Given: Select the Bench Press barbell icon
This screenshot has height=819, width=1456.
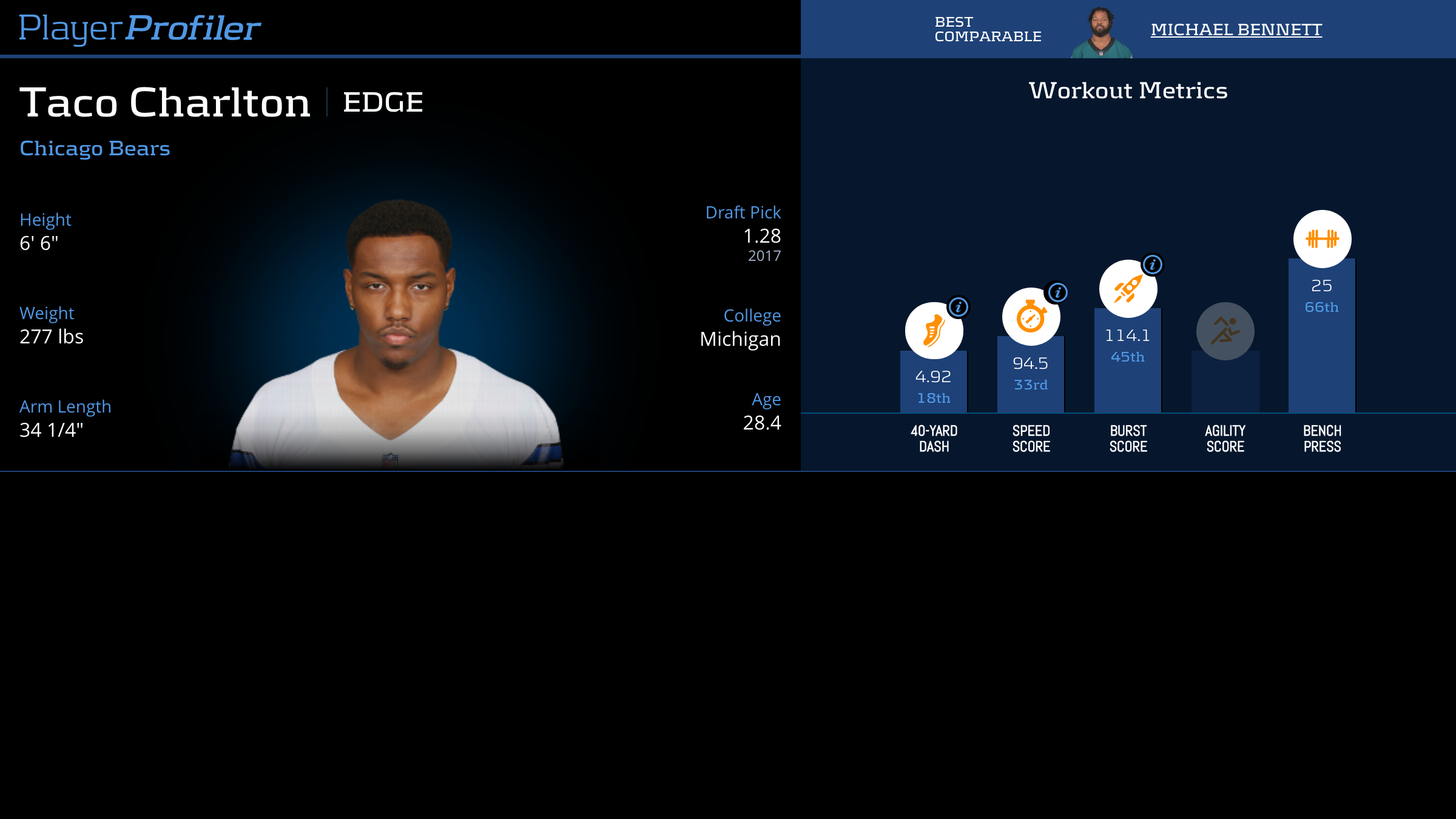Looking at the screenshot, I should coord(1322,239).
